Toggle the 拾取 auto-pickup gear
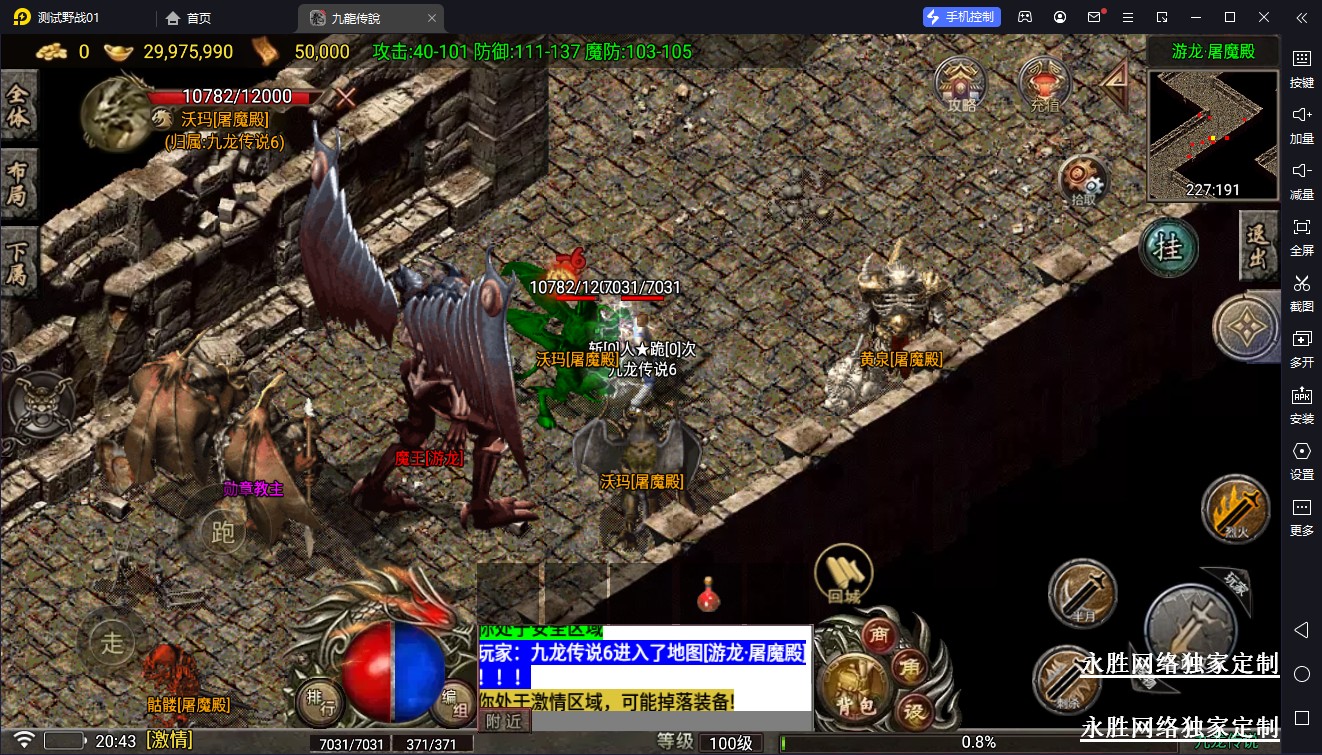Screen dimensions: 1322x755 pos(1083,181)
